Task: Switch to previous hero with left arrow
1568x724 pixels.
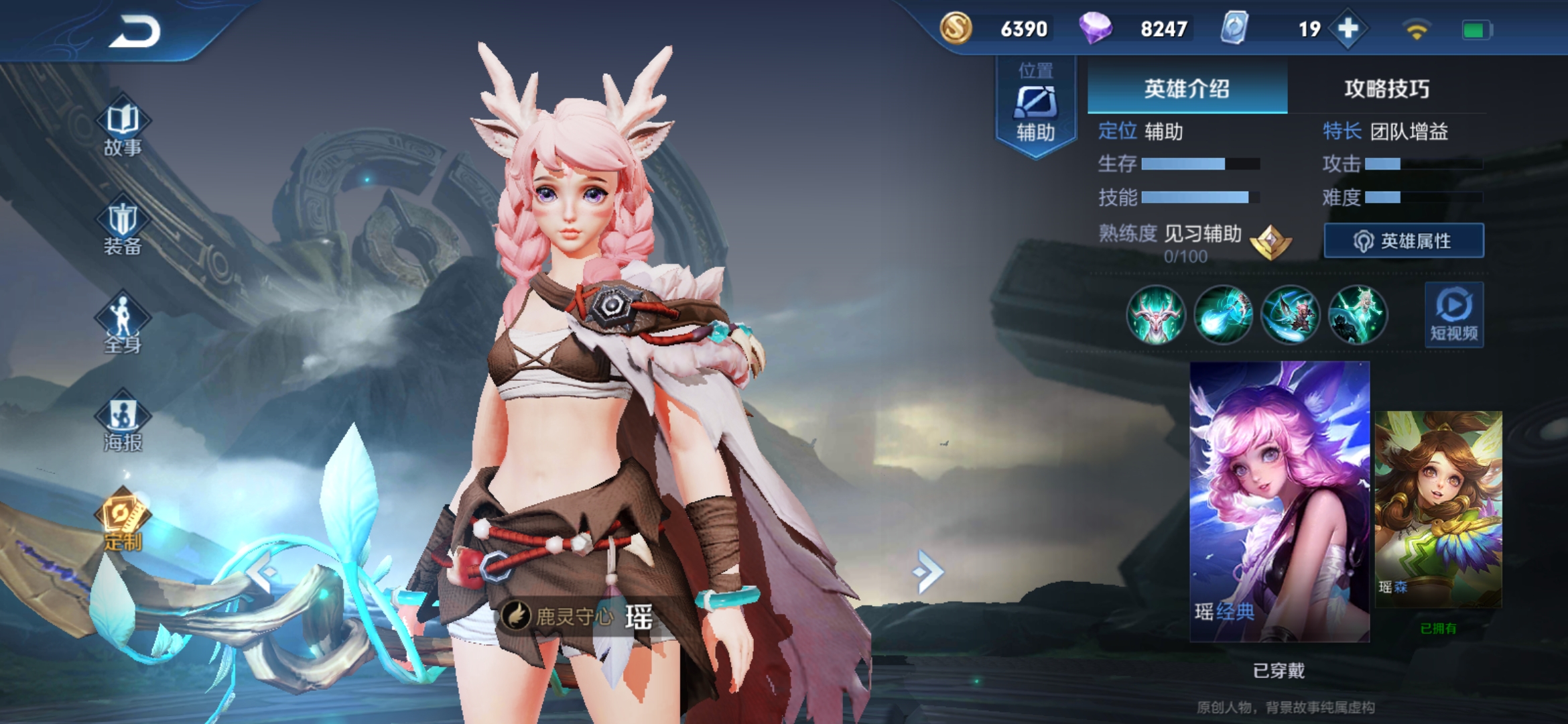Action: pyautogui.click(x=263, y=571)
